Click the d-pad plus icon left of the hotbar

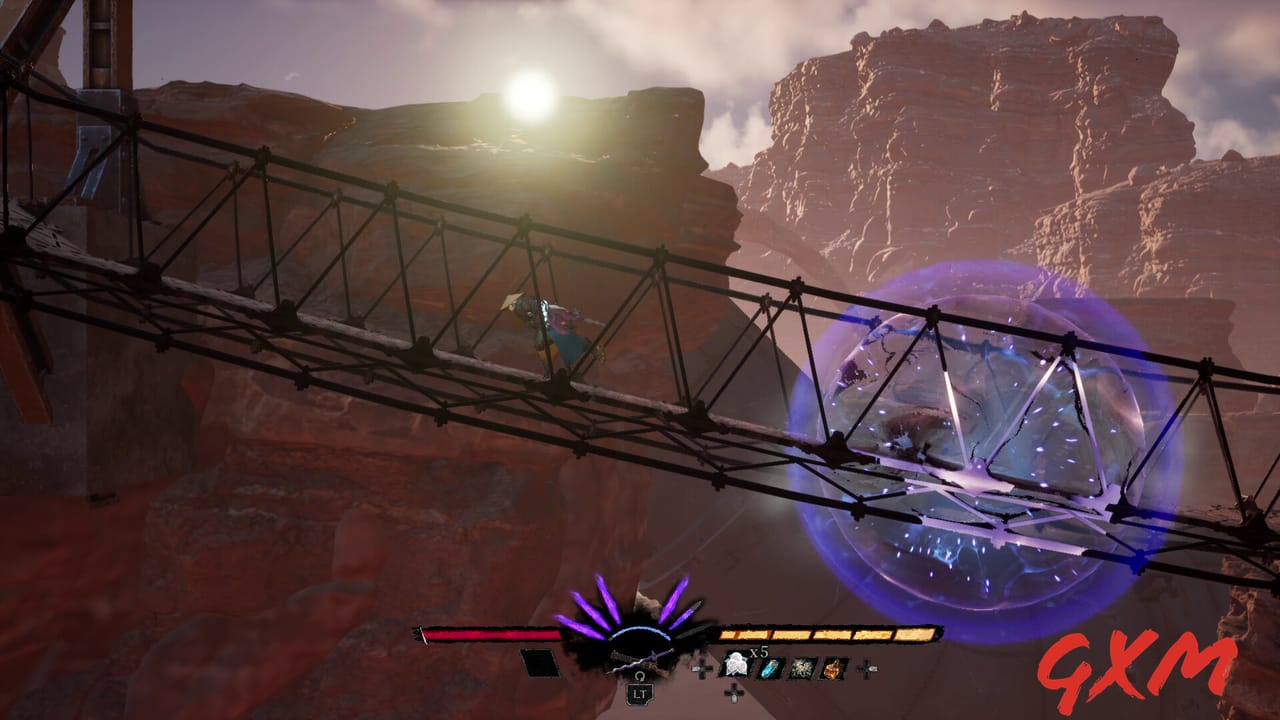coord(703,669)
